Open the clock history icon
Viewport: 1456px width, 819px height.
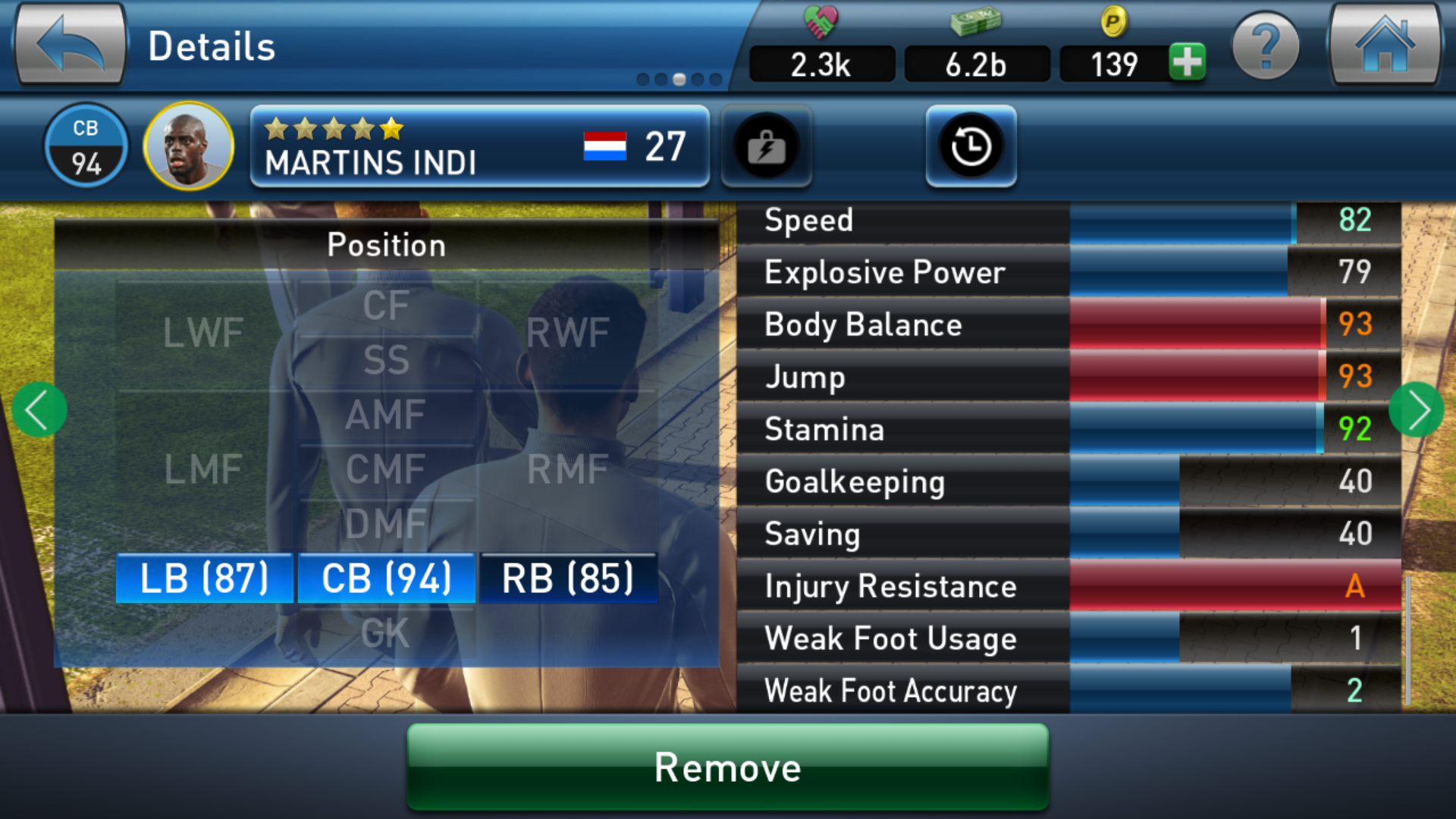coord(971,146)
